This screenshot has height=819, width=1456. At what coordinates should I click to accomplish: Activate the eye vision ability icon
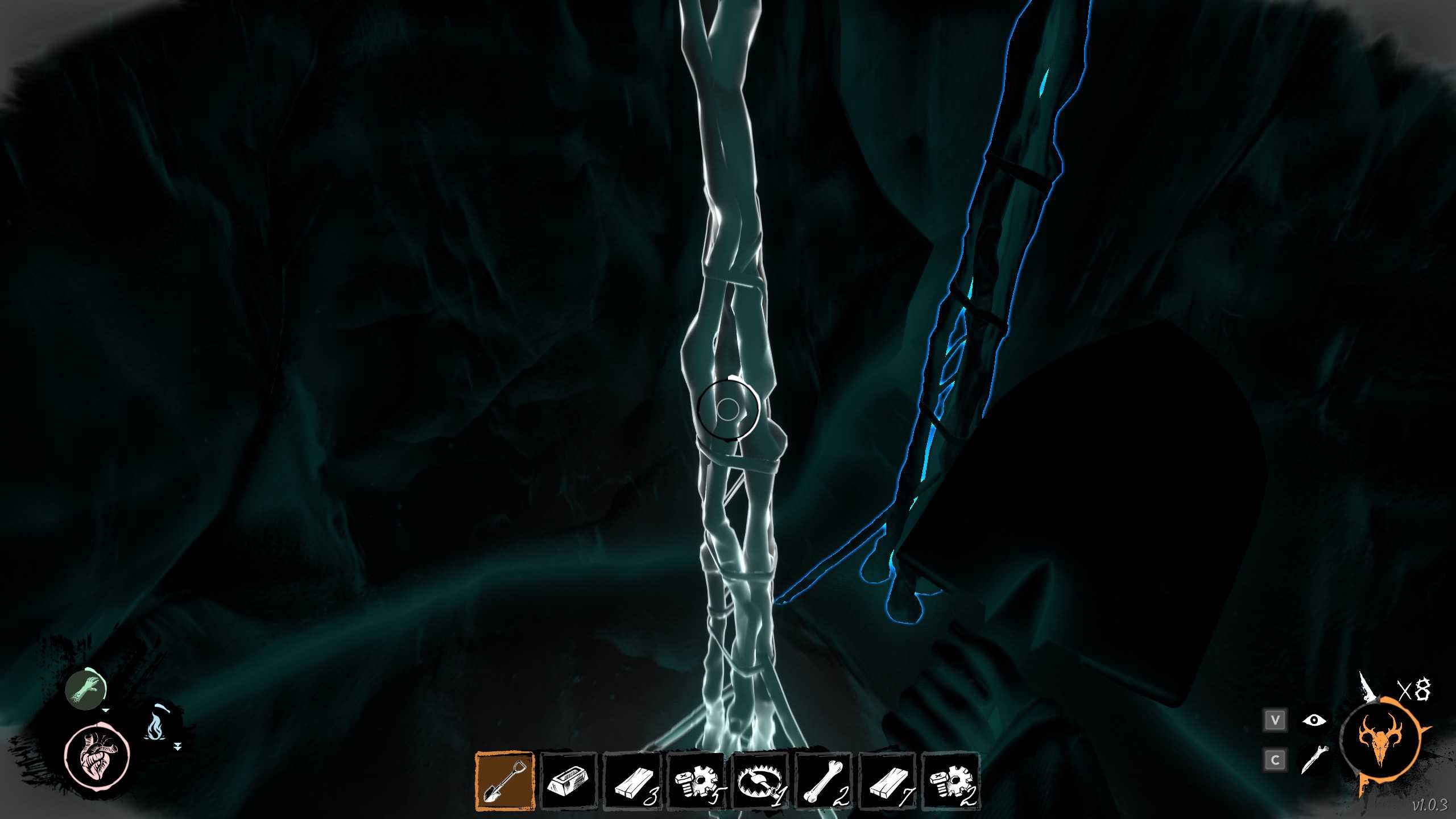point(1314,721)
